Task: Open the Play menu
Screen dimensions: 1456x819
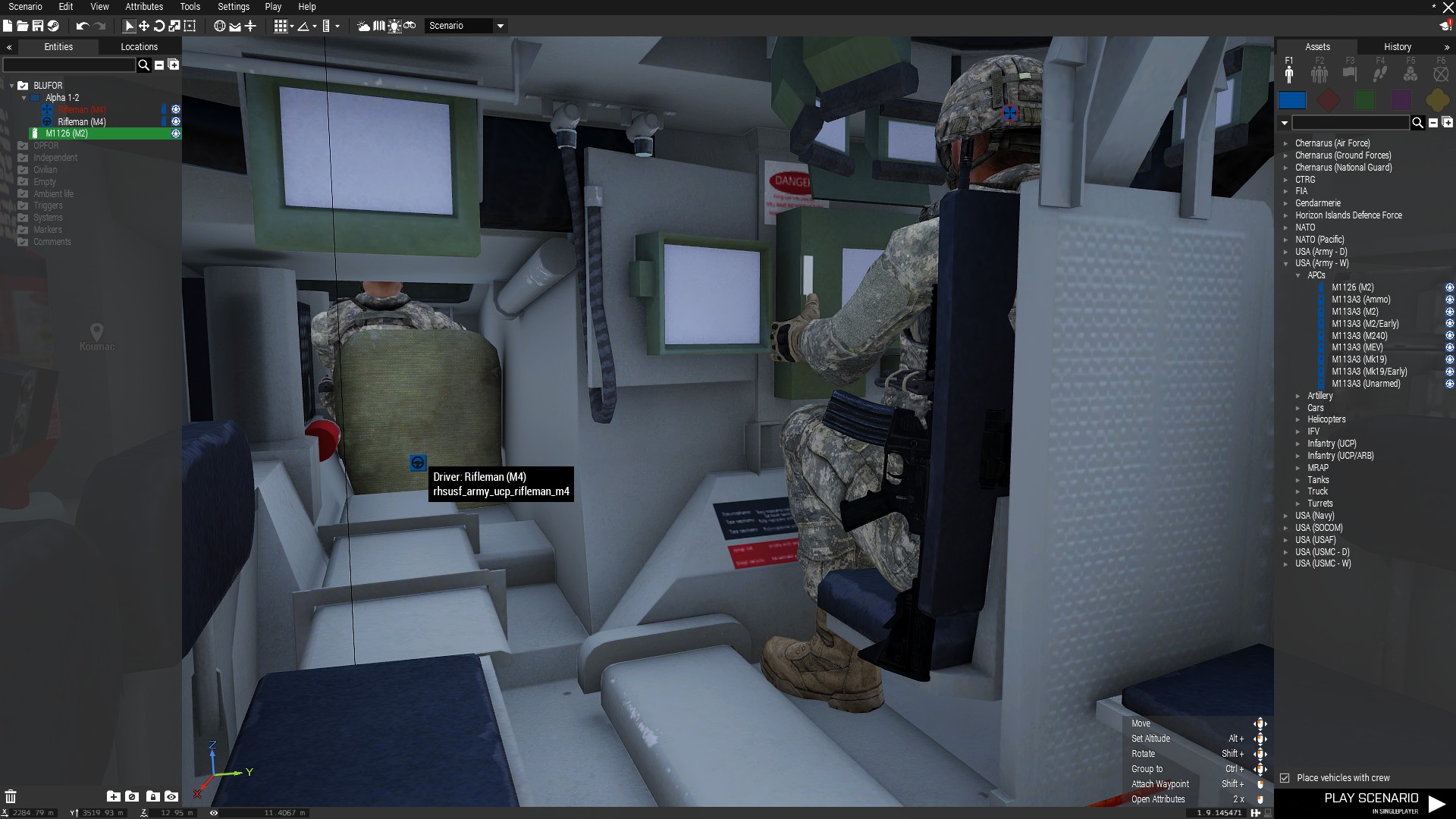Action: pyautogui.click(x=273, y=7)
